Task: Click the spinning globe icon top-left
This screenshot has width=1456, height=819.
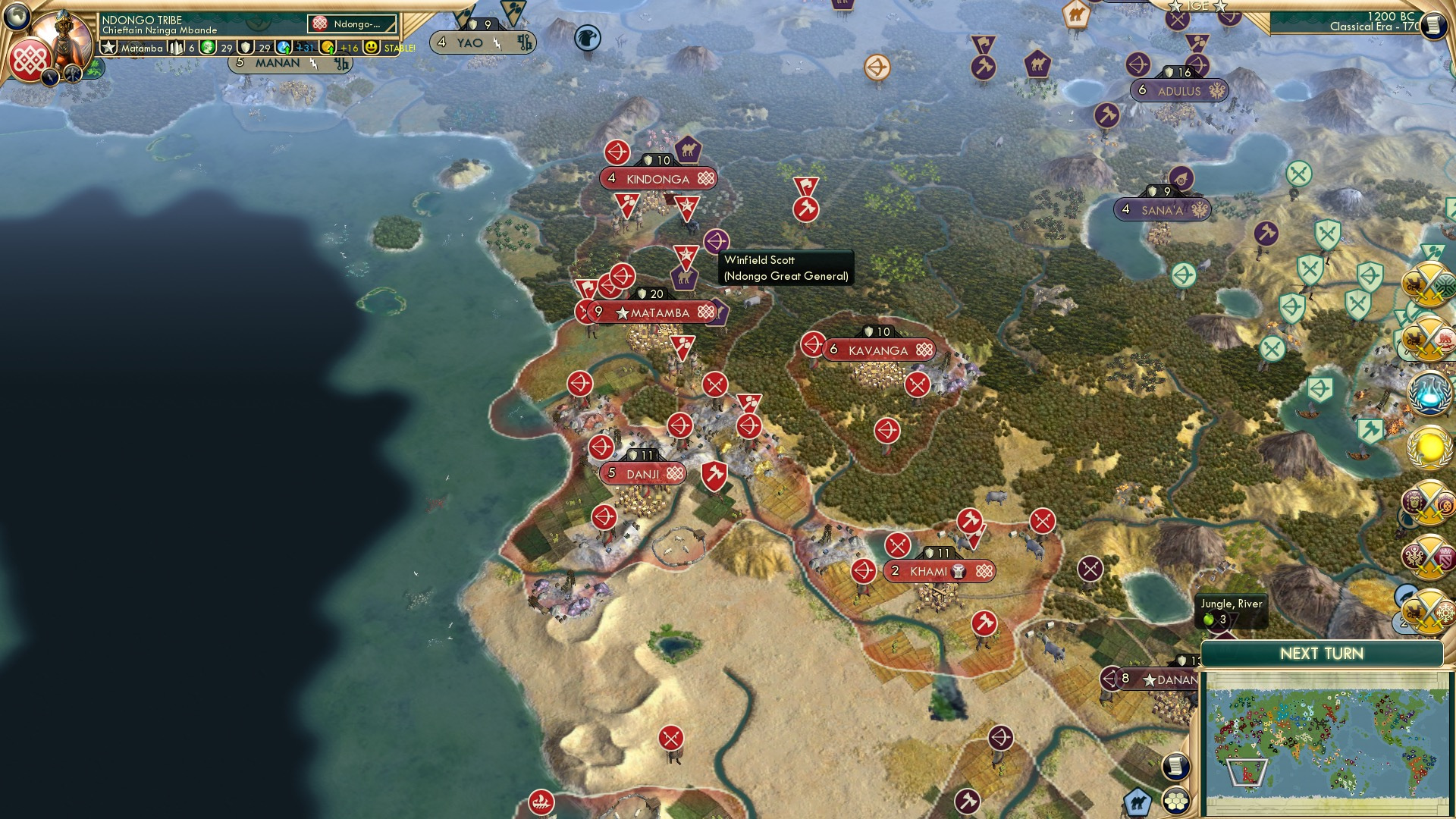Action: 17,17
